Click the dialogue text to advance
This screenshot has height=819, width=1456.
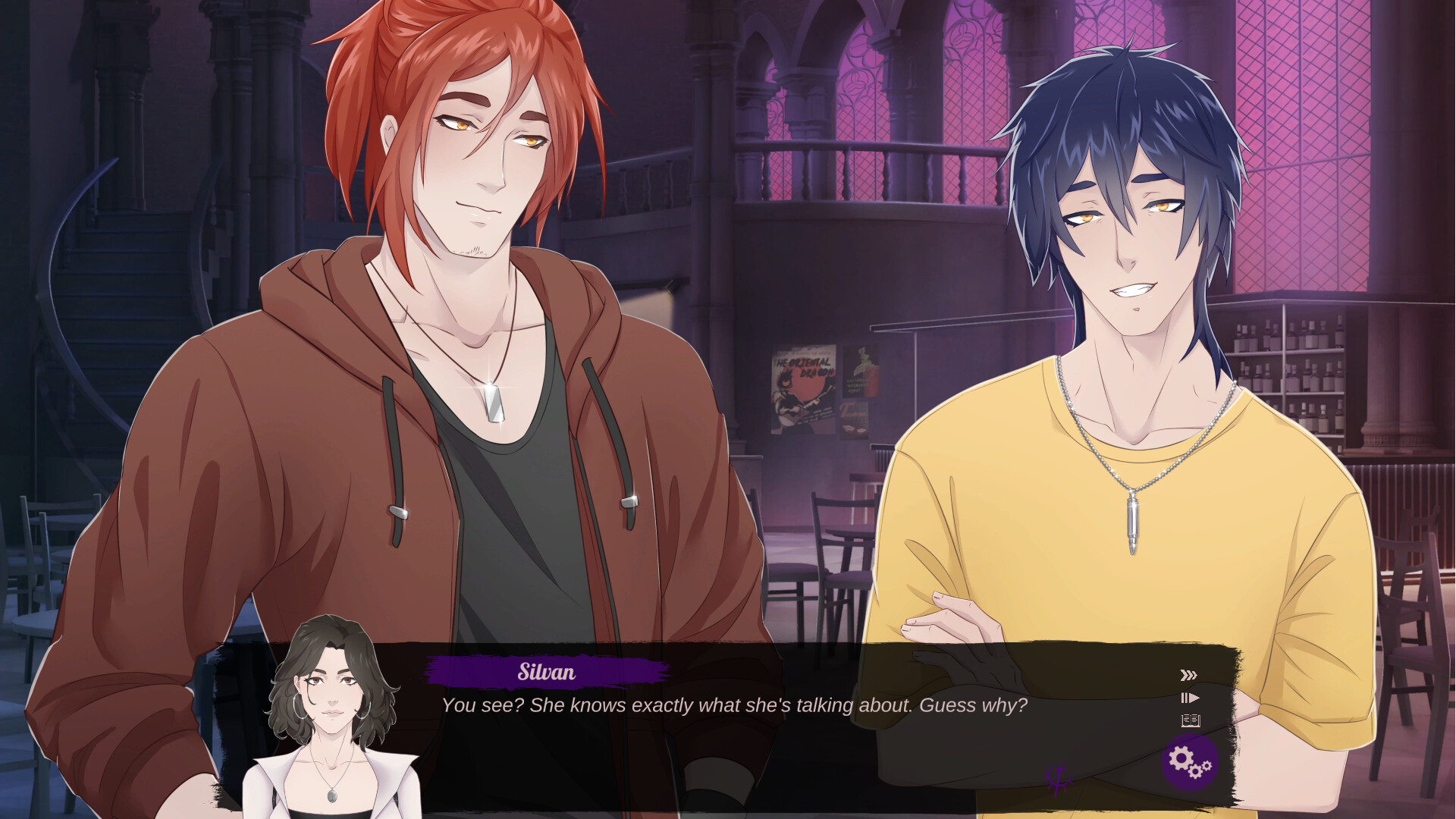pyautogui.click(x=734, y=705)
